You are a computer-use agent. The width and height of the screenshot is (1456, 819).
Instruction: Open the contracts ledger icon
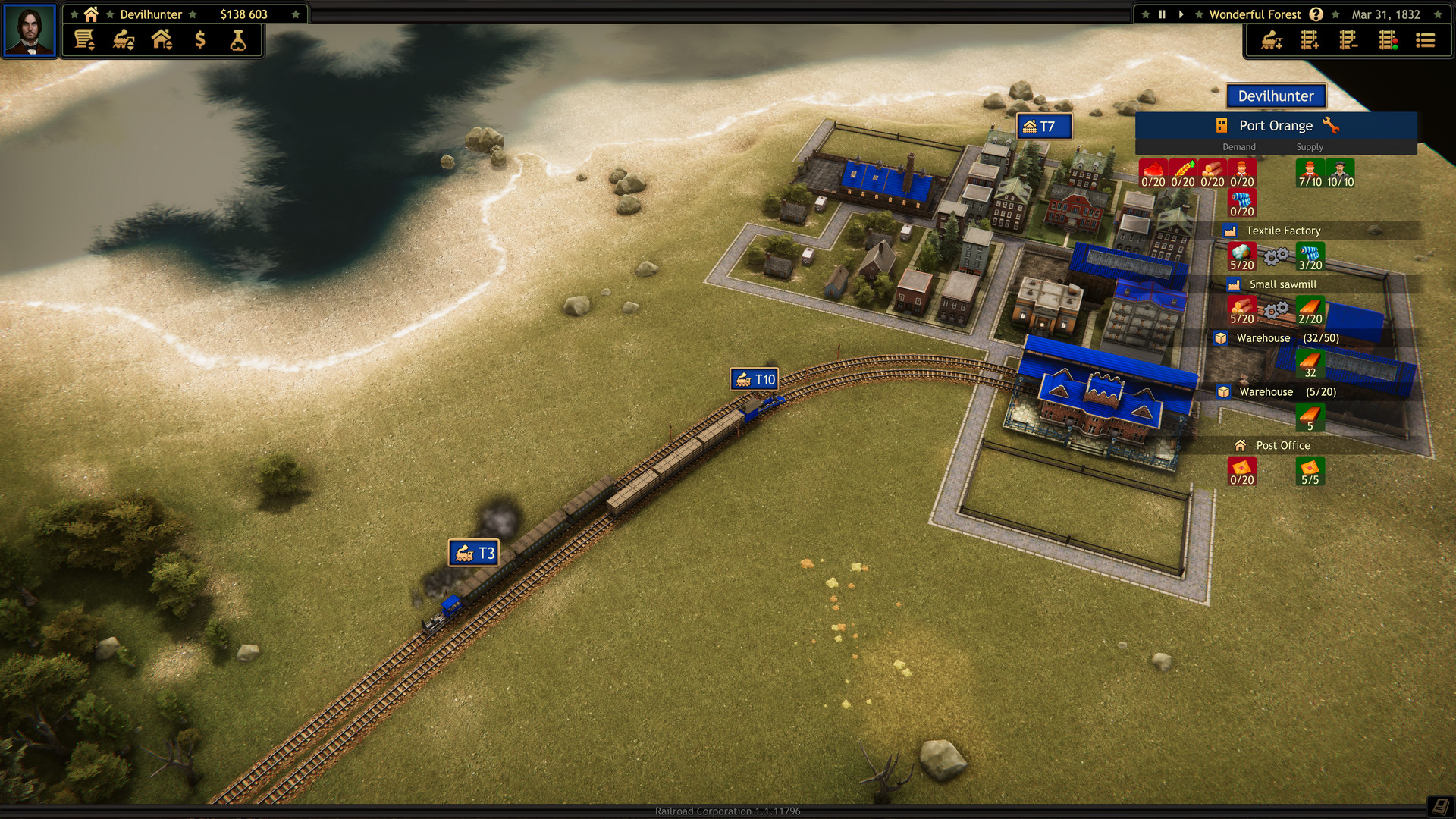[x=85, y=40]
